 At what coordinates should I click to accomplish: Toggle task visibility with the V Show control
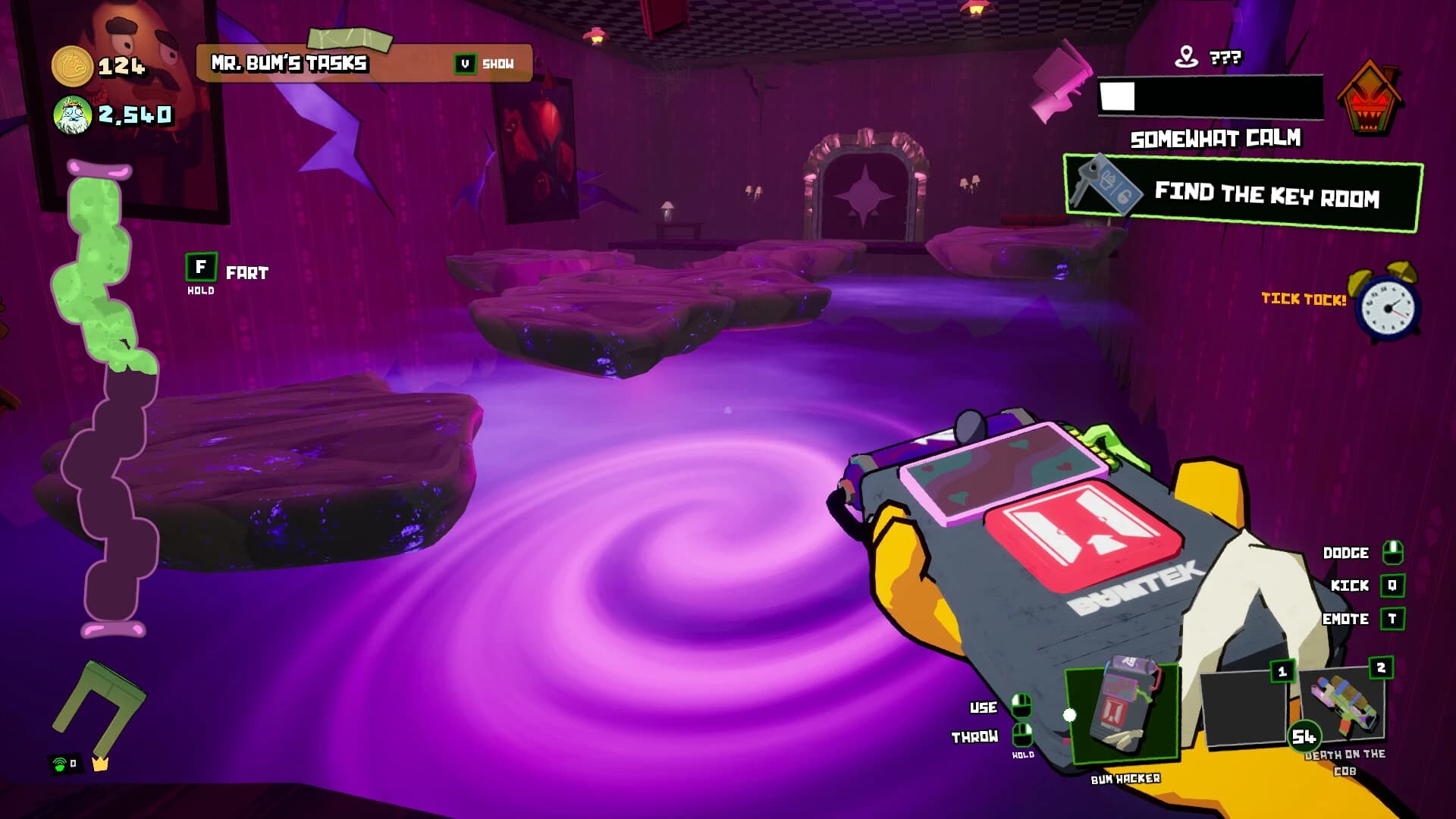point(483,64)
